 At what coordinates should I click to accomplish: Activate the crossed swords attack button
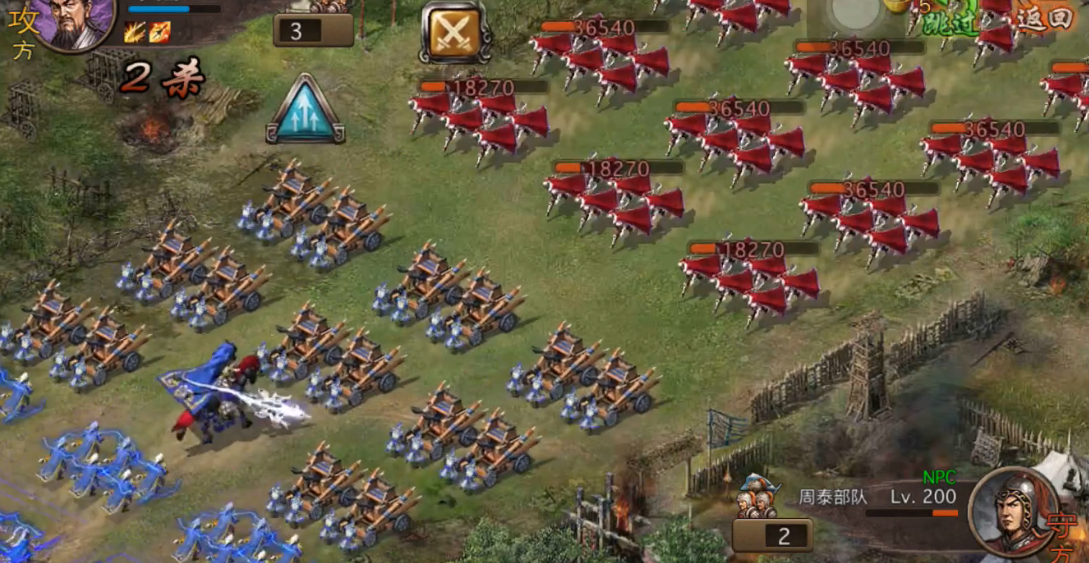pyautogui.click(x=455, y=33)
